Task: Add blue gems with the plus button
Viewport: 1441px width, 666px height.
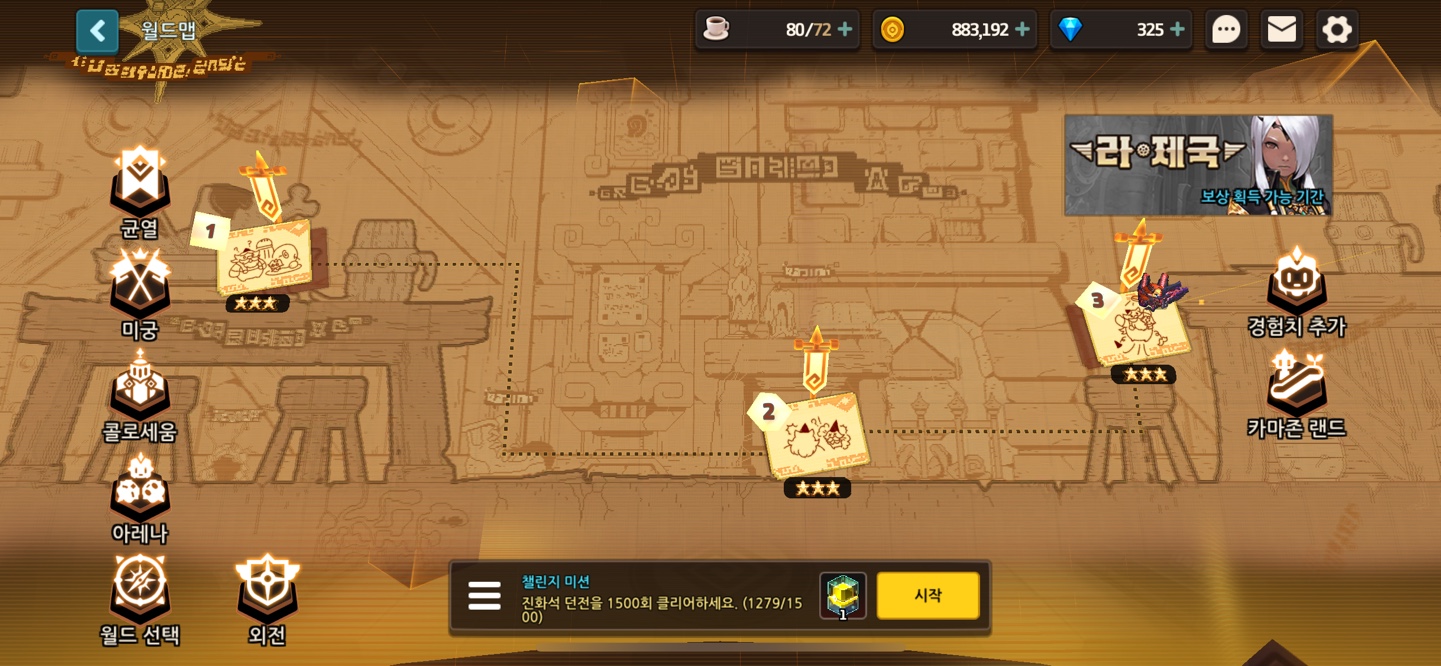Action: [x=1177, y=30]
